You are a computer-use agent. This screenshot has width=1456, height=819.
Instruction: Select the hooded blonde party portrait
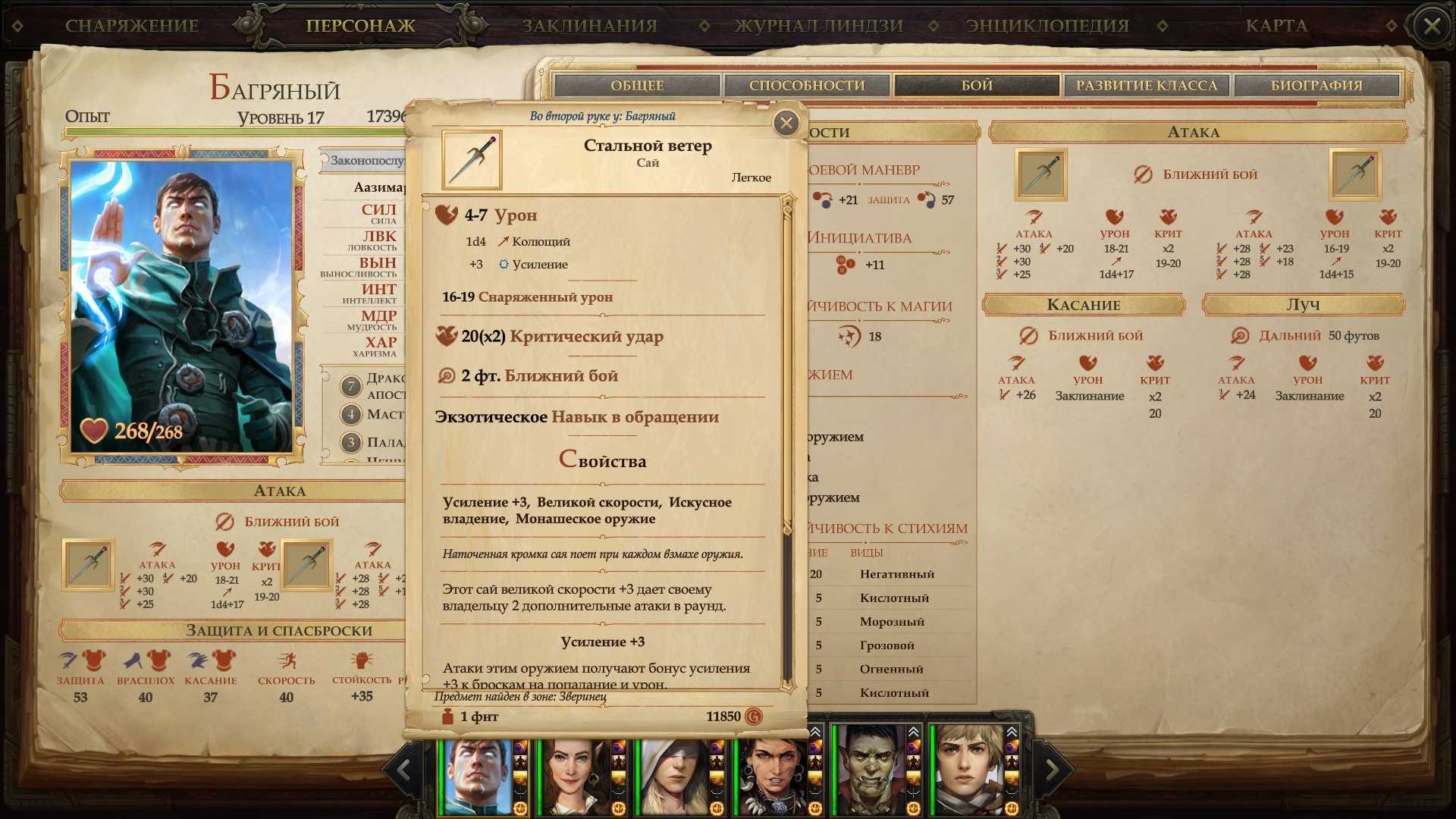tap(673, 770)
